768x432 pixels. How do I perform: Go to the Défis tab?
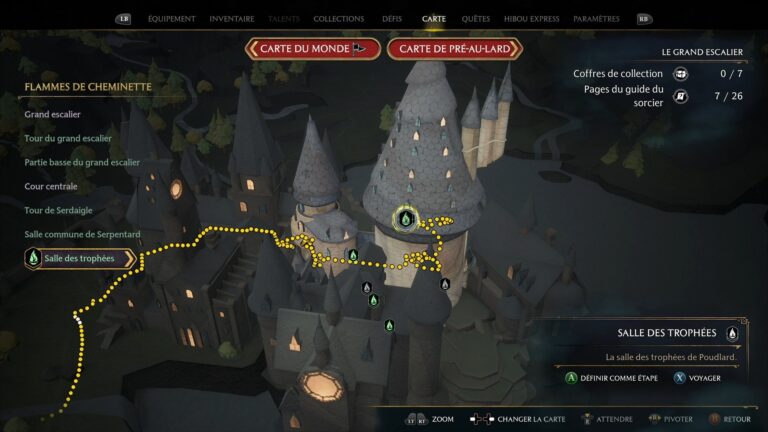[x=392, y=19]
